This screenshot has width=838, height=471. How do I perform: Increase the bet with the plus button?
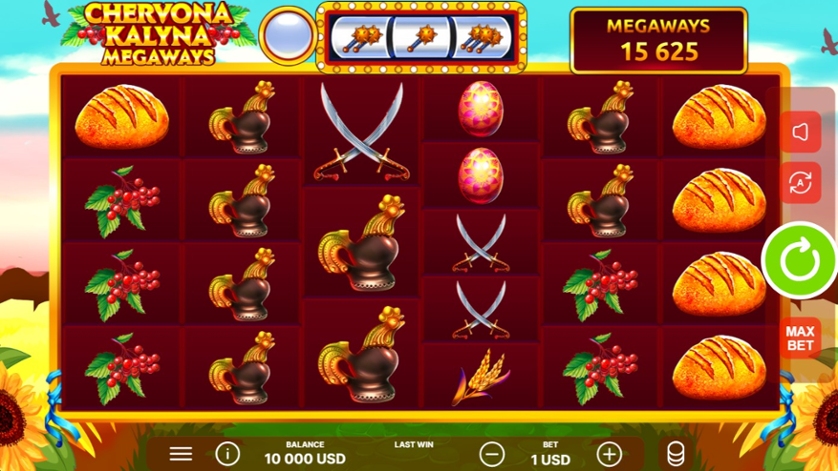(609, 454)
